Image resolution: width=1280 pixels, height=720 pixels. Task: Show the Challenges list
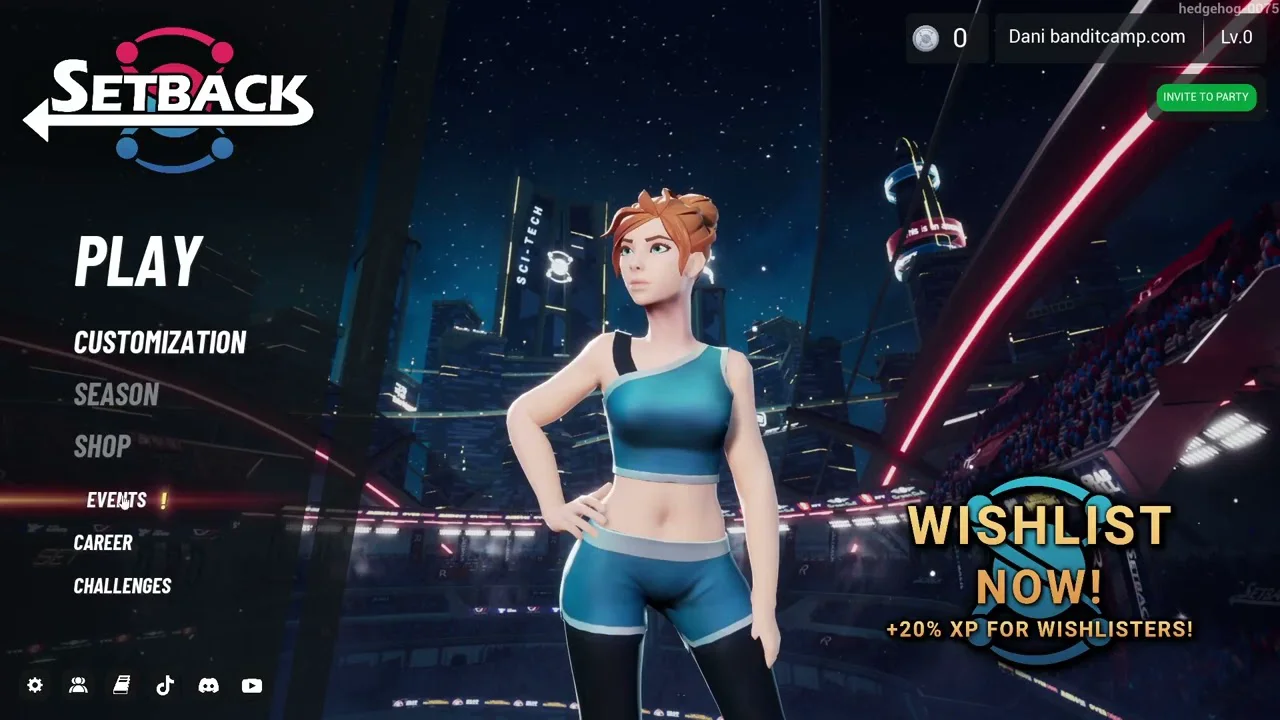coord(122,586)
